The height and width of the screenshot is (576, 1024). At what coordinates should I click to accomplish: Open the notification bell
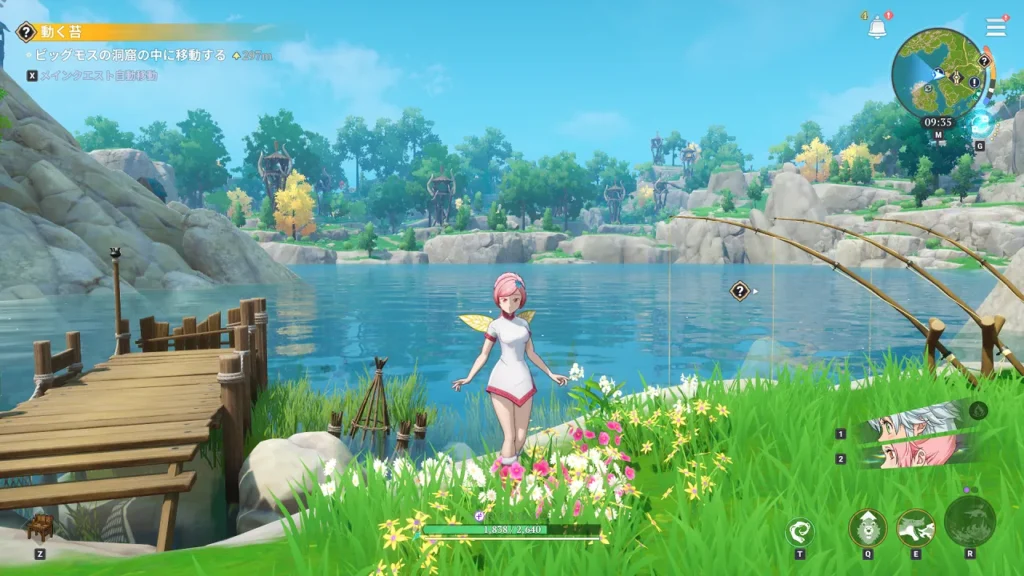(x=877, y=29)
